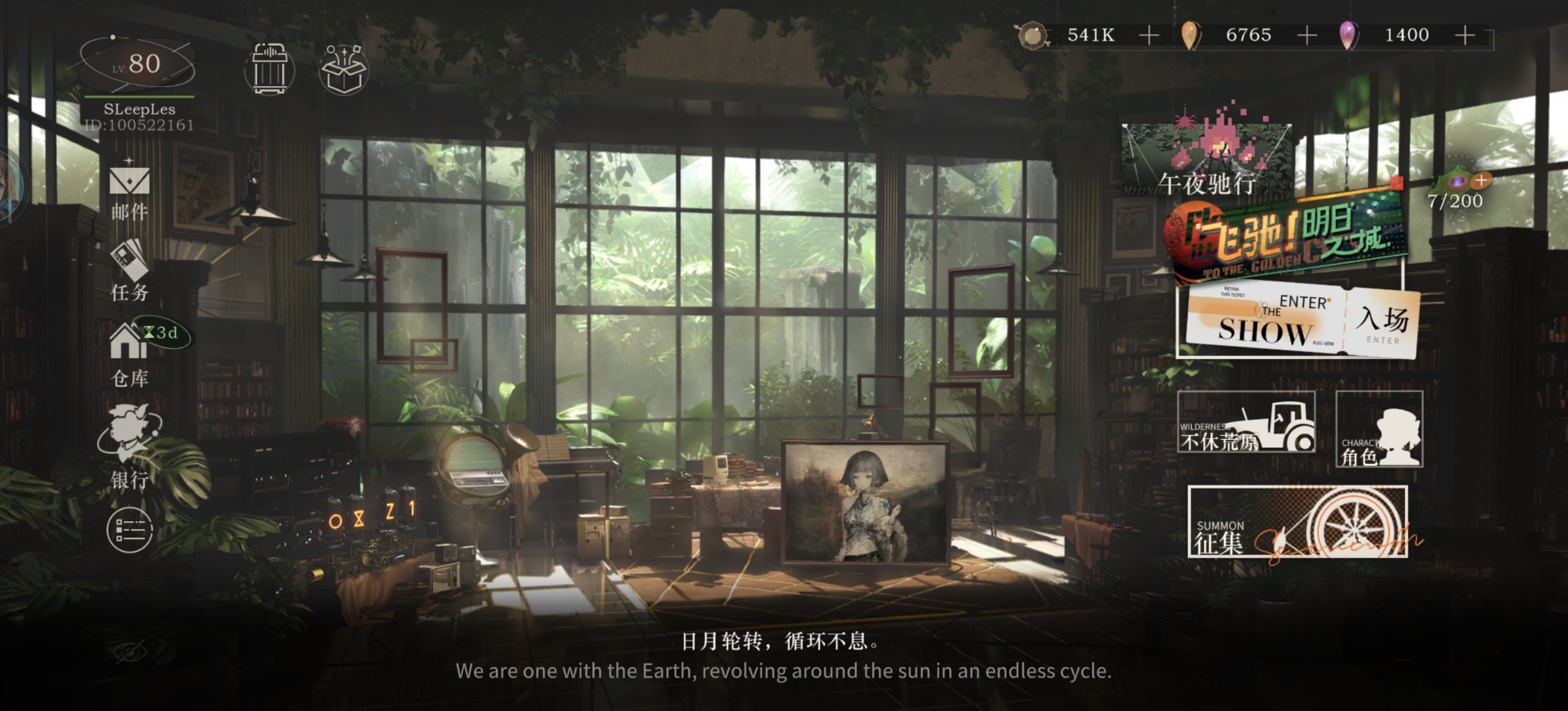
Task: Open the suitcase icon menu
Action: click(269, 69)
